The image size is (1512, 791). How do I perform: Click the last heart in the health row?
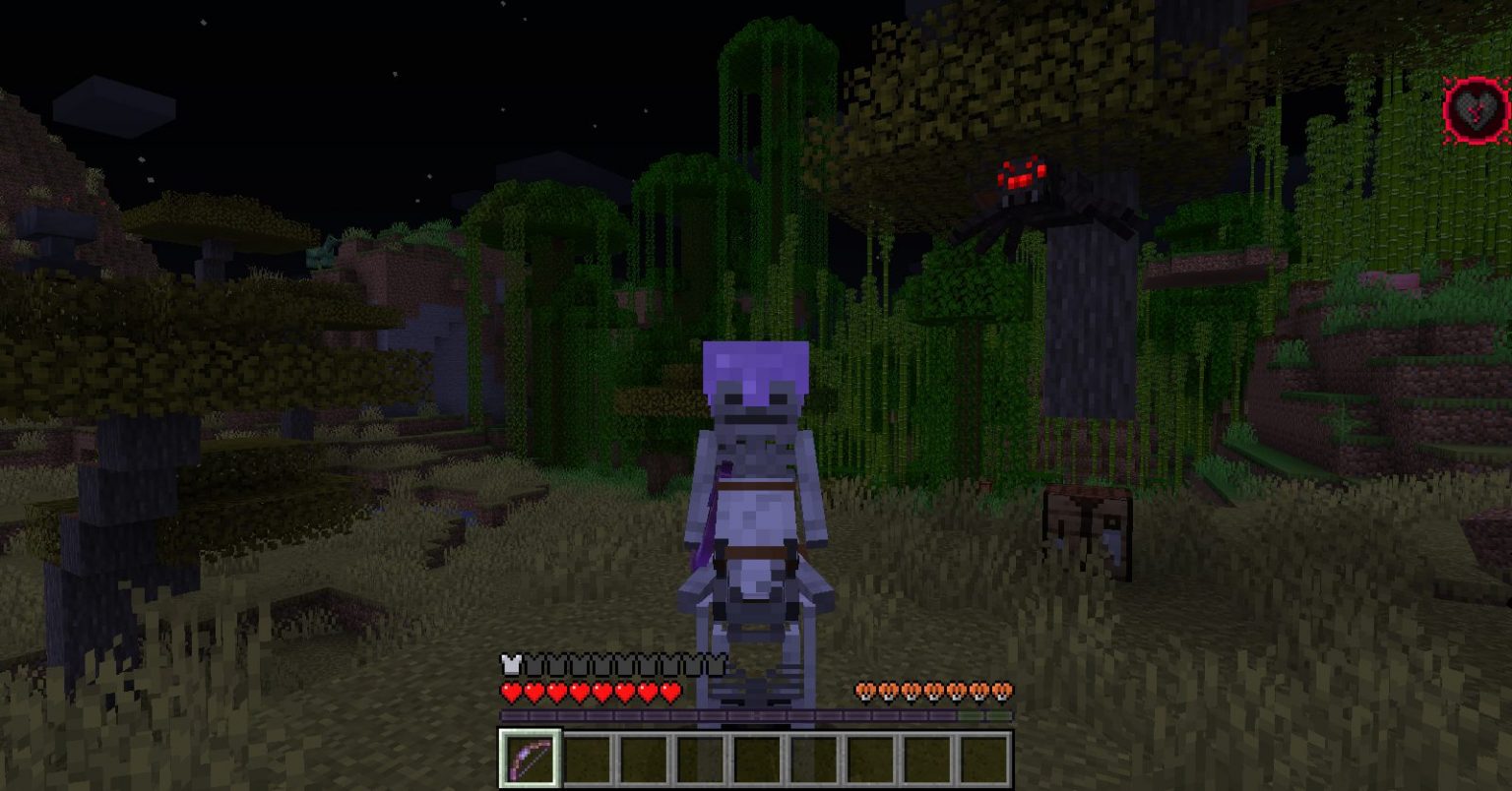(670, 692)
